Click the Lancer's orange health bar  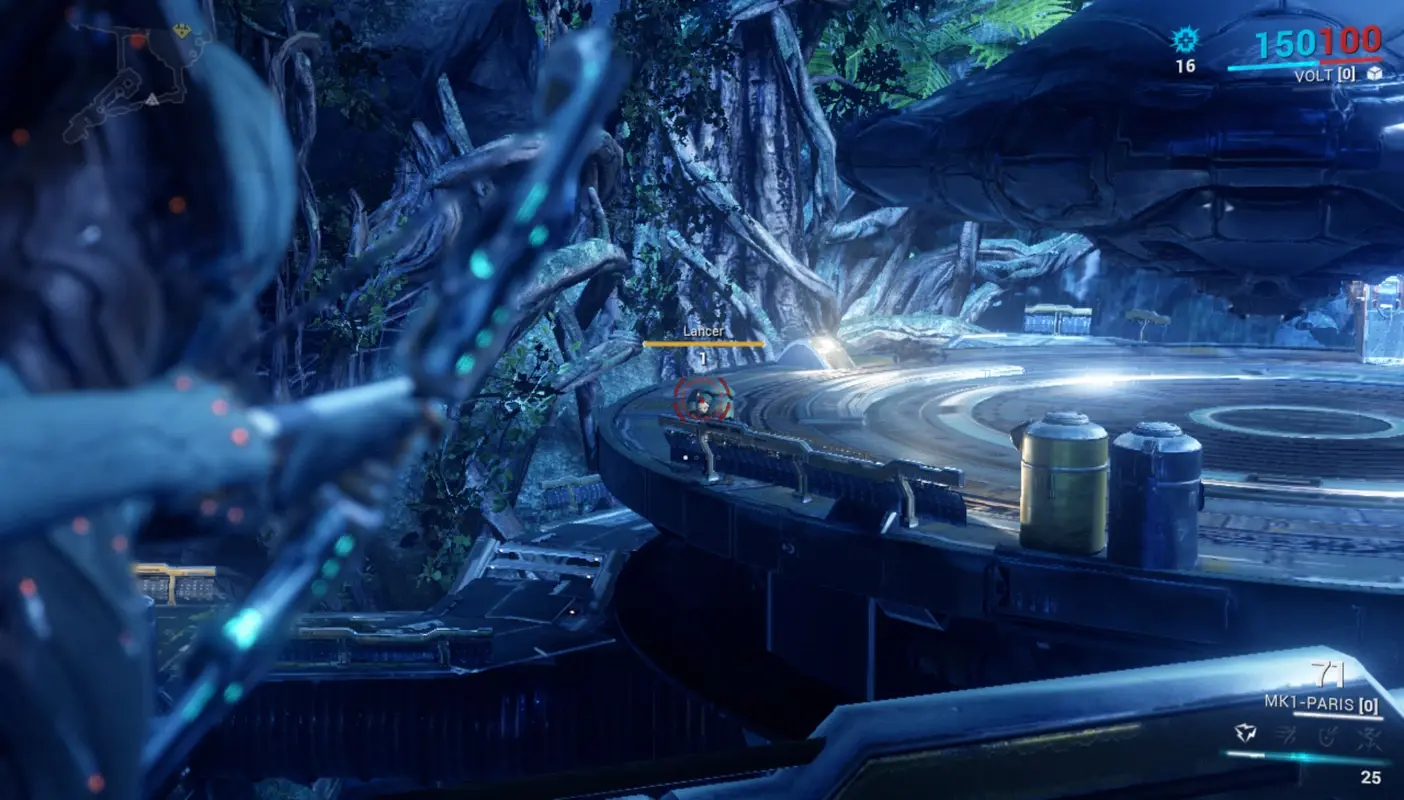tap(705, 343)
